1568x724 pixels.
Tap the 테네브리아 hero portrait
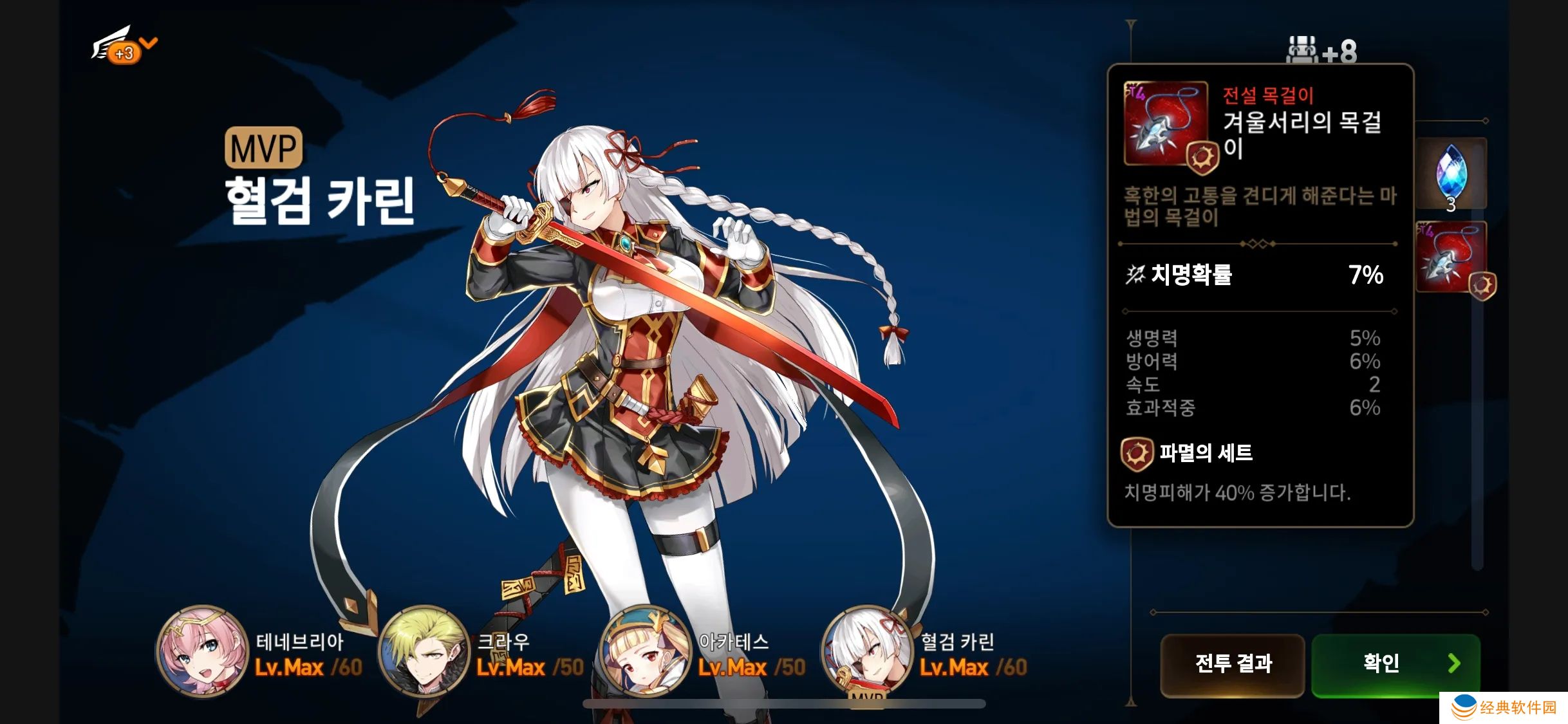(x=202, y=651)
